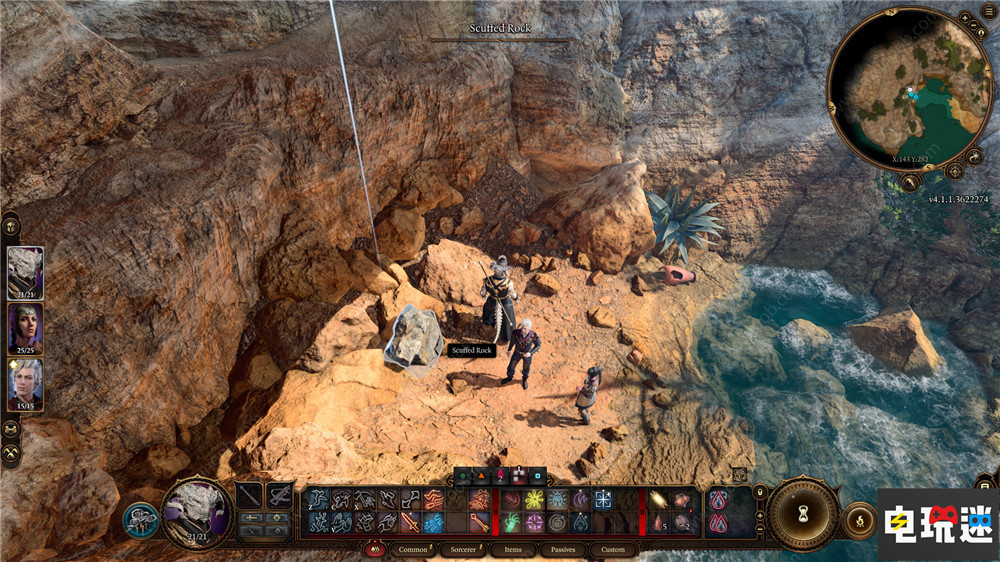The width and height of the screenshot is (1000, 562).
Task: Show the Items hotbar tab
Action: [x=512, y=549]
